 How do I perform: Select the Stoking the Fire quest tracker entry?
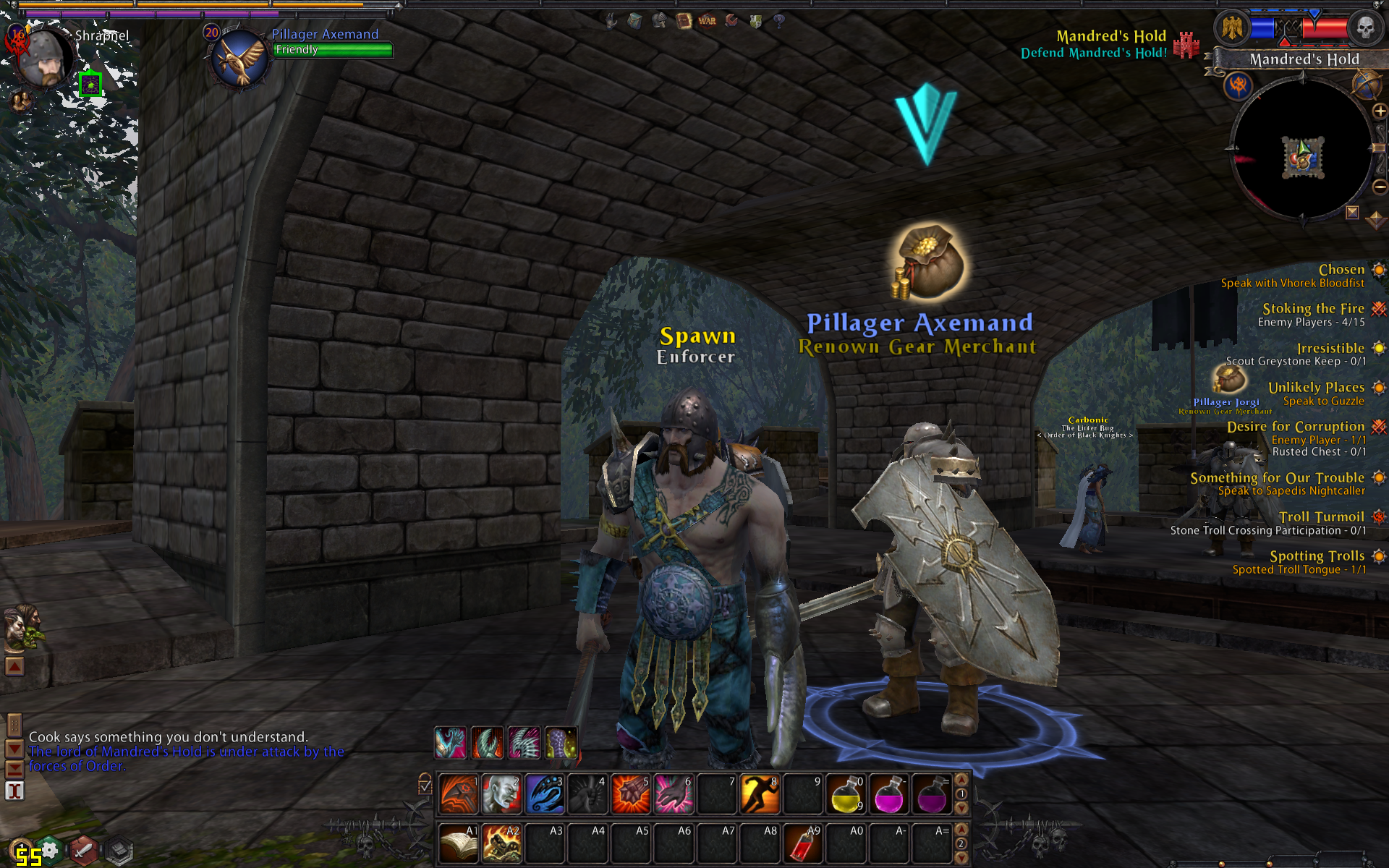[1313, 309]
